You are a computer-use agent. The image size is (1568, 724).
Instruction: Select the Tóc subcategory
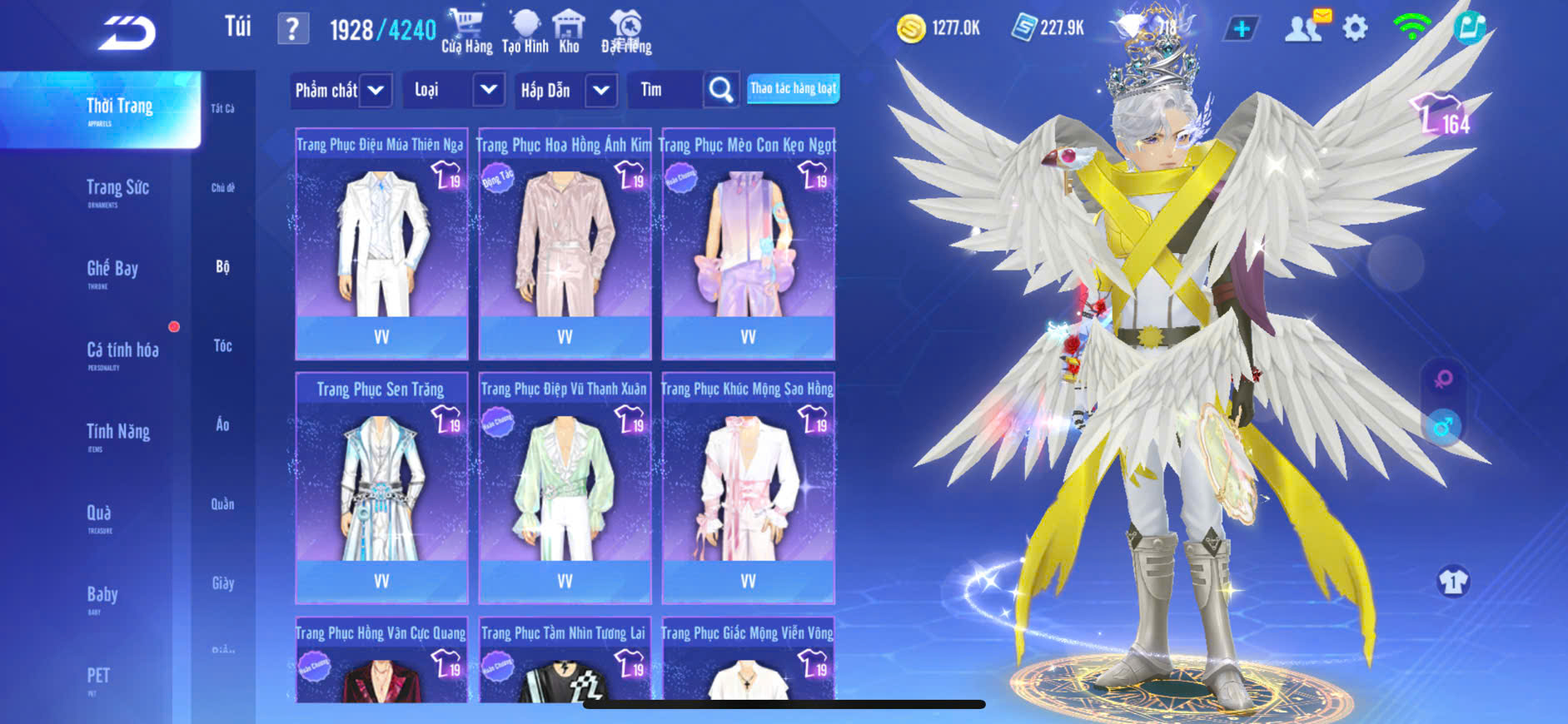coord(222,345)
